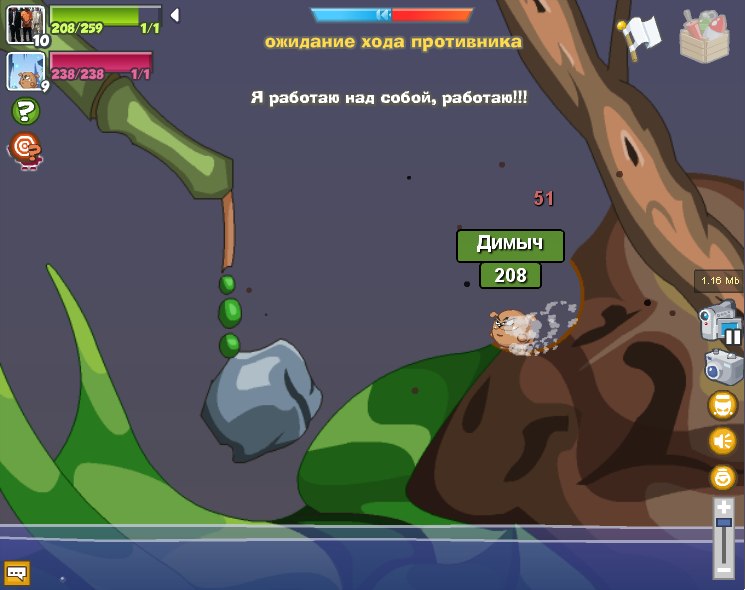Screen dimensions: 745x590
Task: Open the chat speech-bubble button
Action: click(x=17, y=572)
